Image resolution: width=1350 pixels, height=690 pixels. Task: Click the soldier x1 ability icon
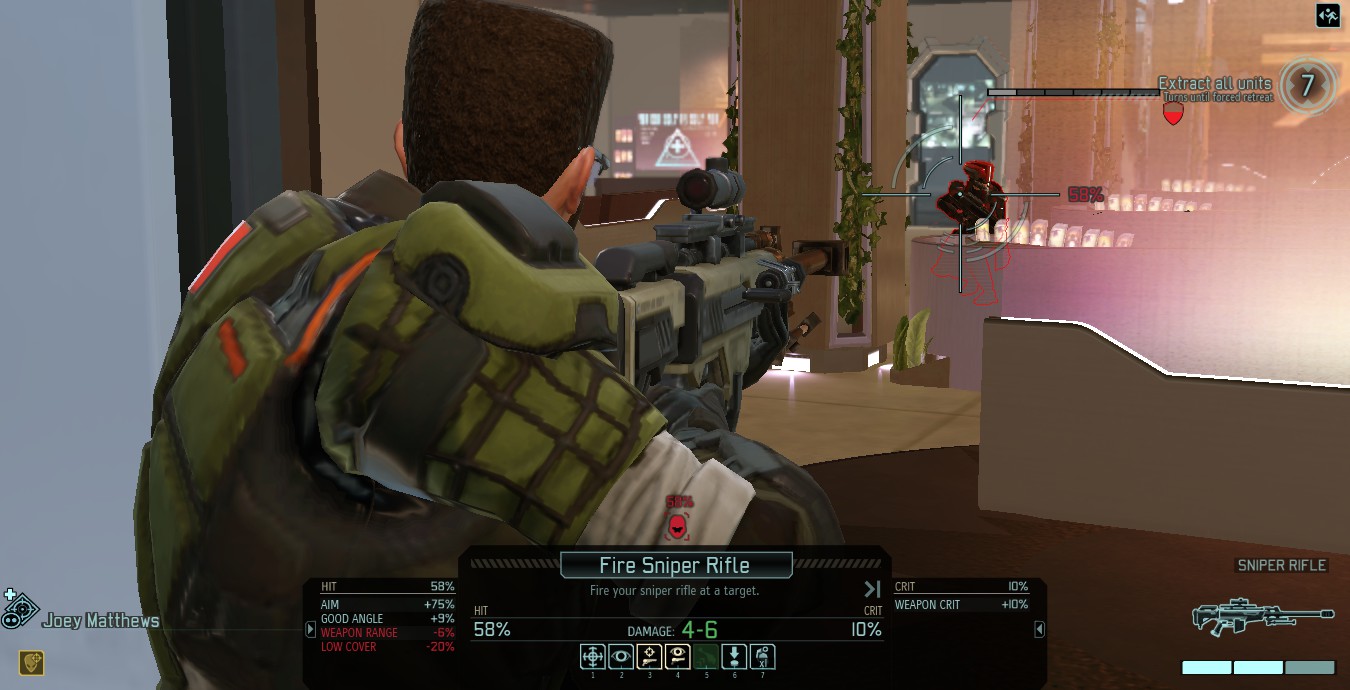[x=762, y=656]
